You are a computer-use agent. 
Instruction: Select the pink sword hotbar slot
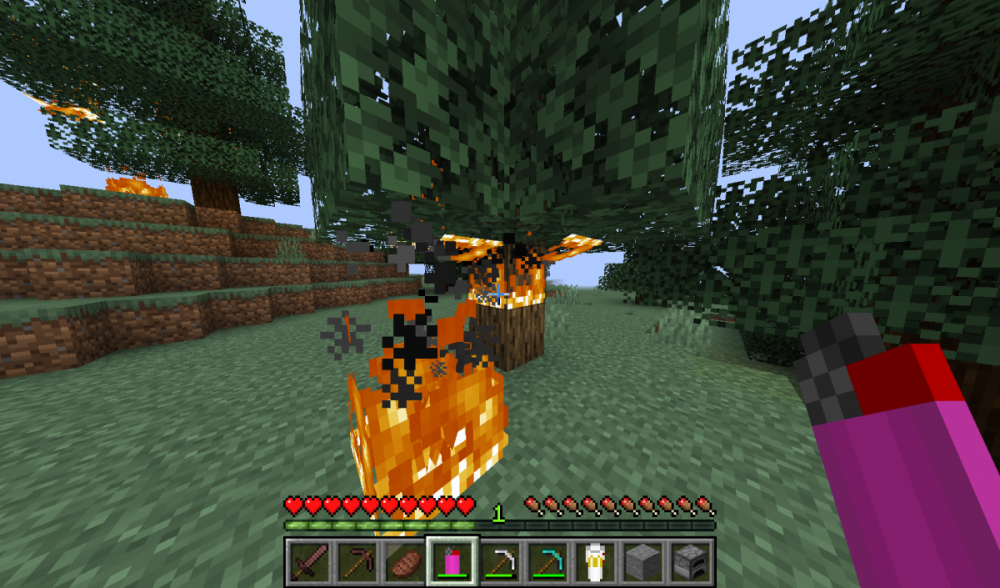click(x=308, y=561)
